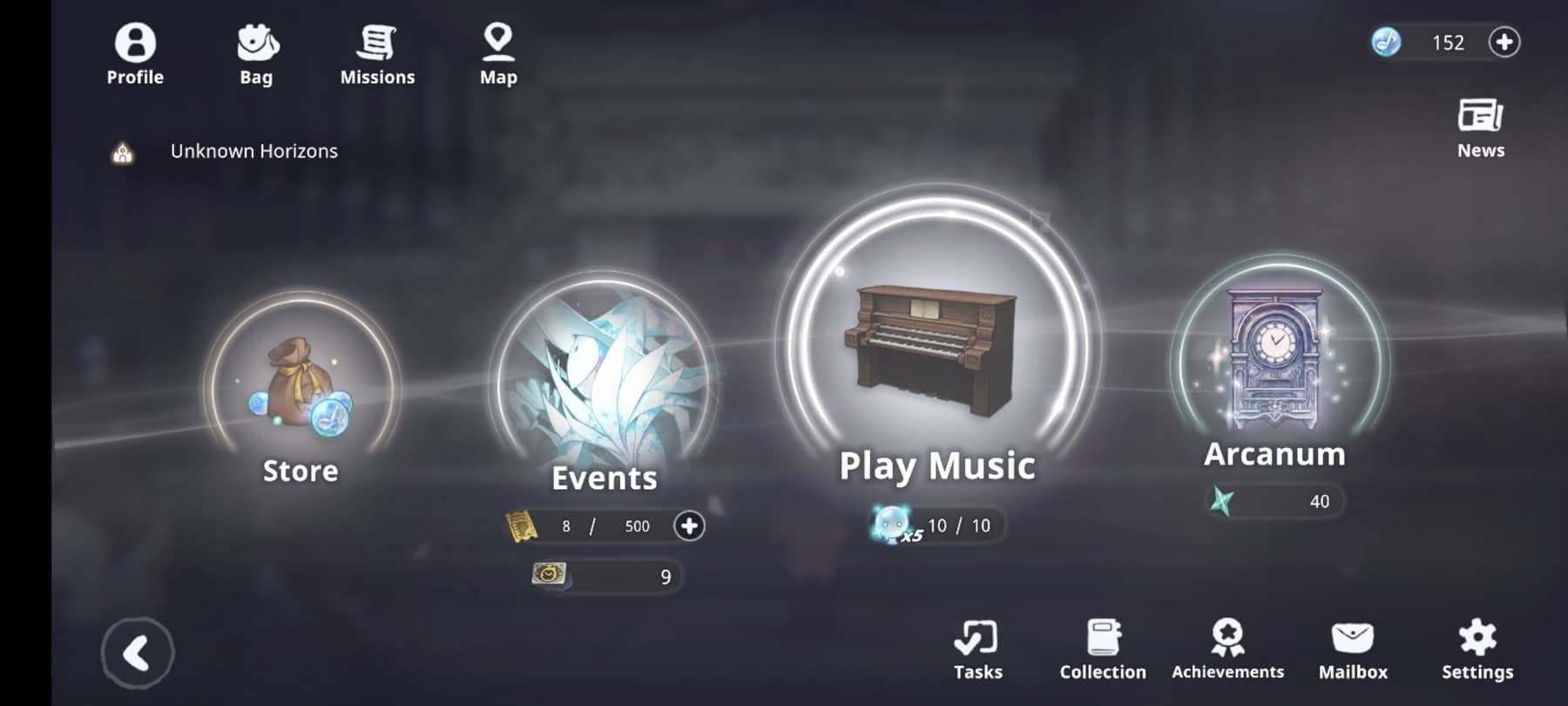View your Achievements

(x=1227, y=649)
